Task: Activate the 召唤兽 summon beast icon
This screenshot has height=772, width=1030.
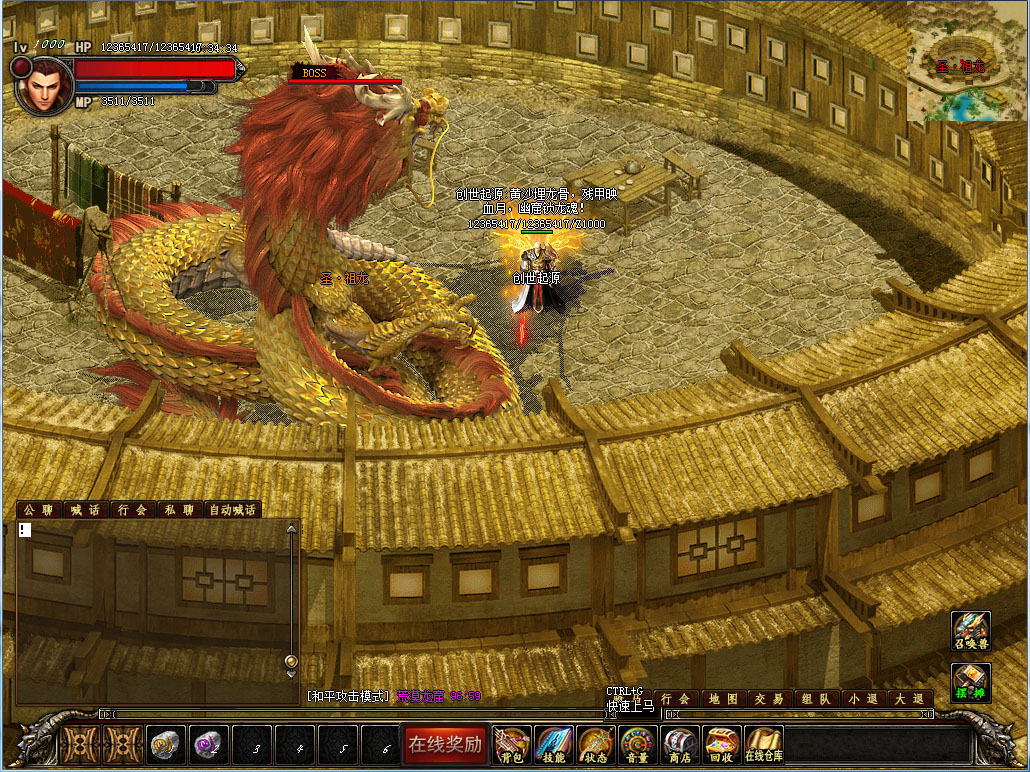Action: pos(970,632)
